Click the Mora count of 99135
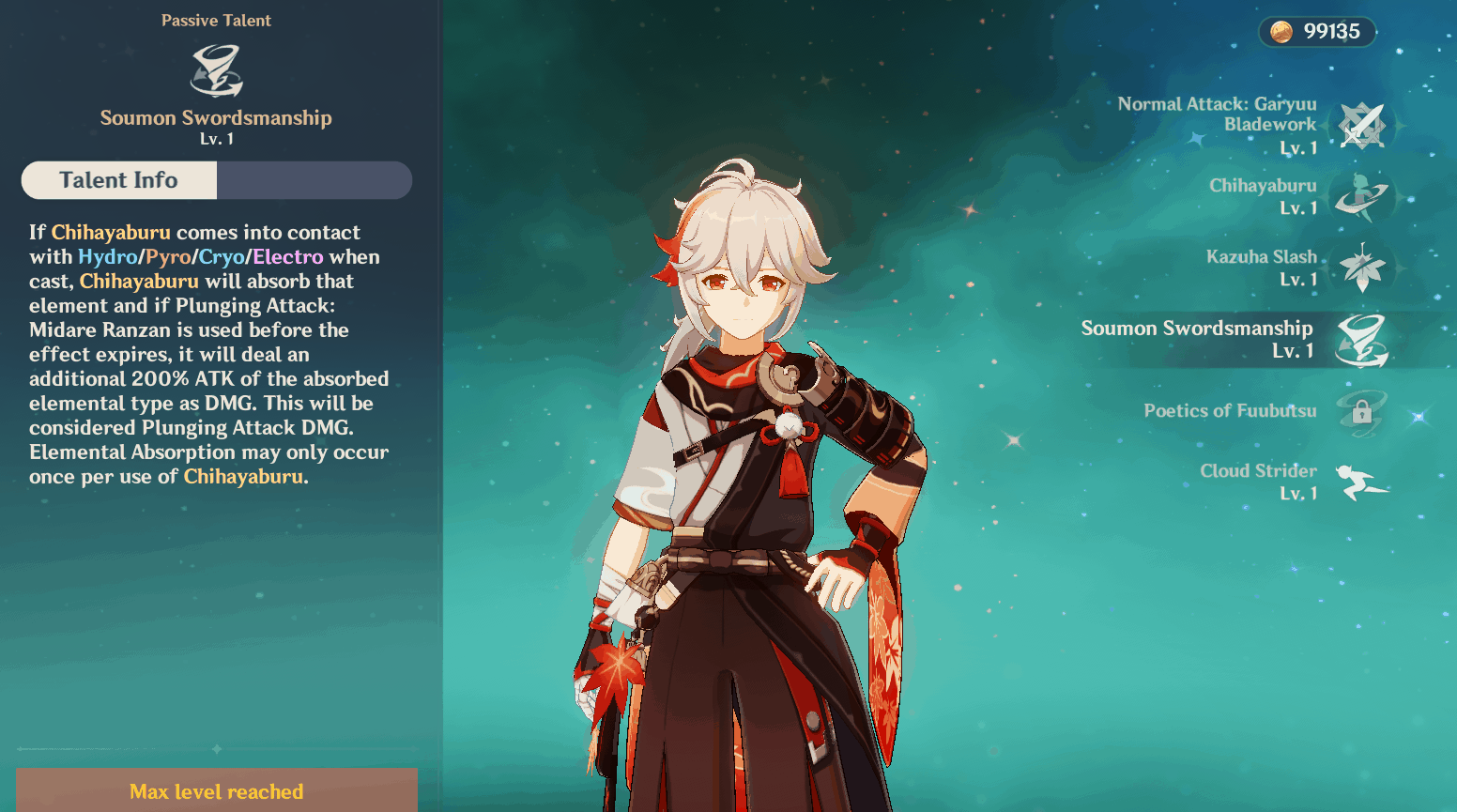 click(1330, 31)
